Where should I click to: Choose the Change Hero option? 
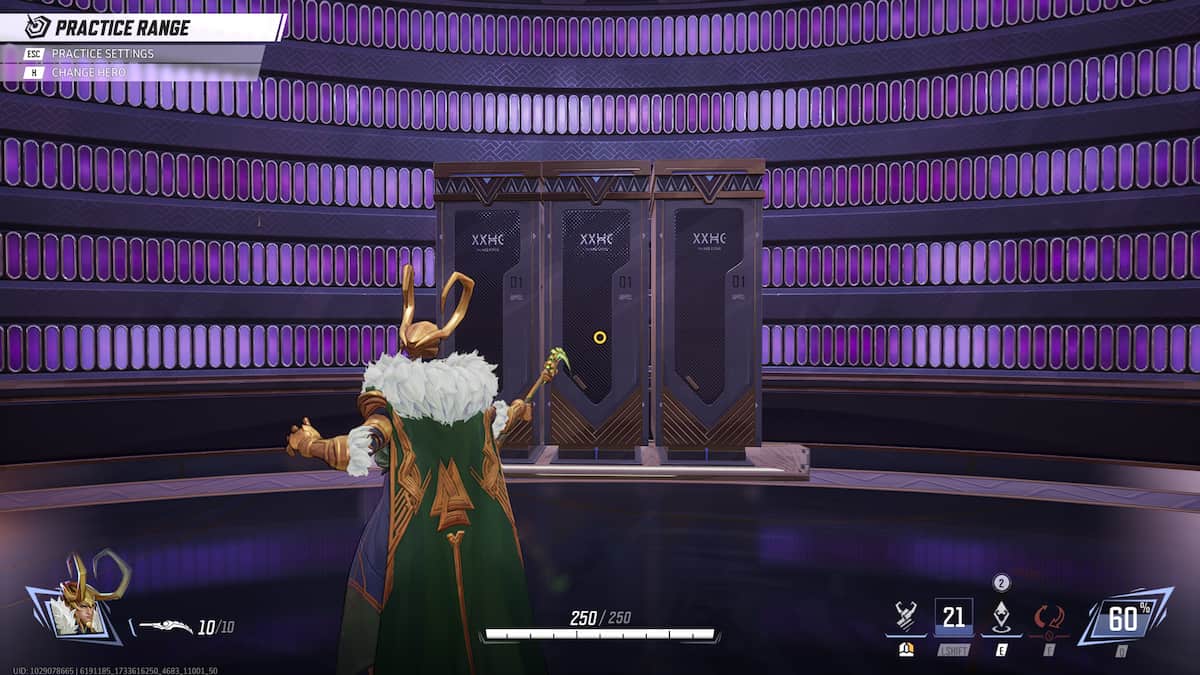tap(90, 72)
